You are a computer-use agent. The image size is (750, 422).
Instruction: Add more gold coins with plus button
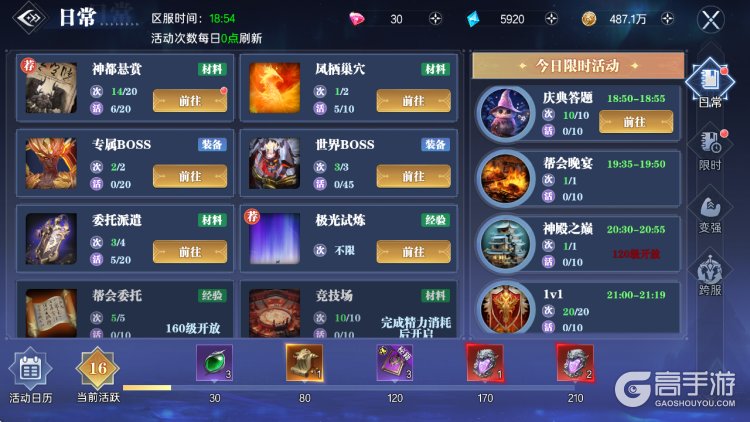(664, 19)
